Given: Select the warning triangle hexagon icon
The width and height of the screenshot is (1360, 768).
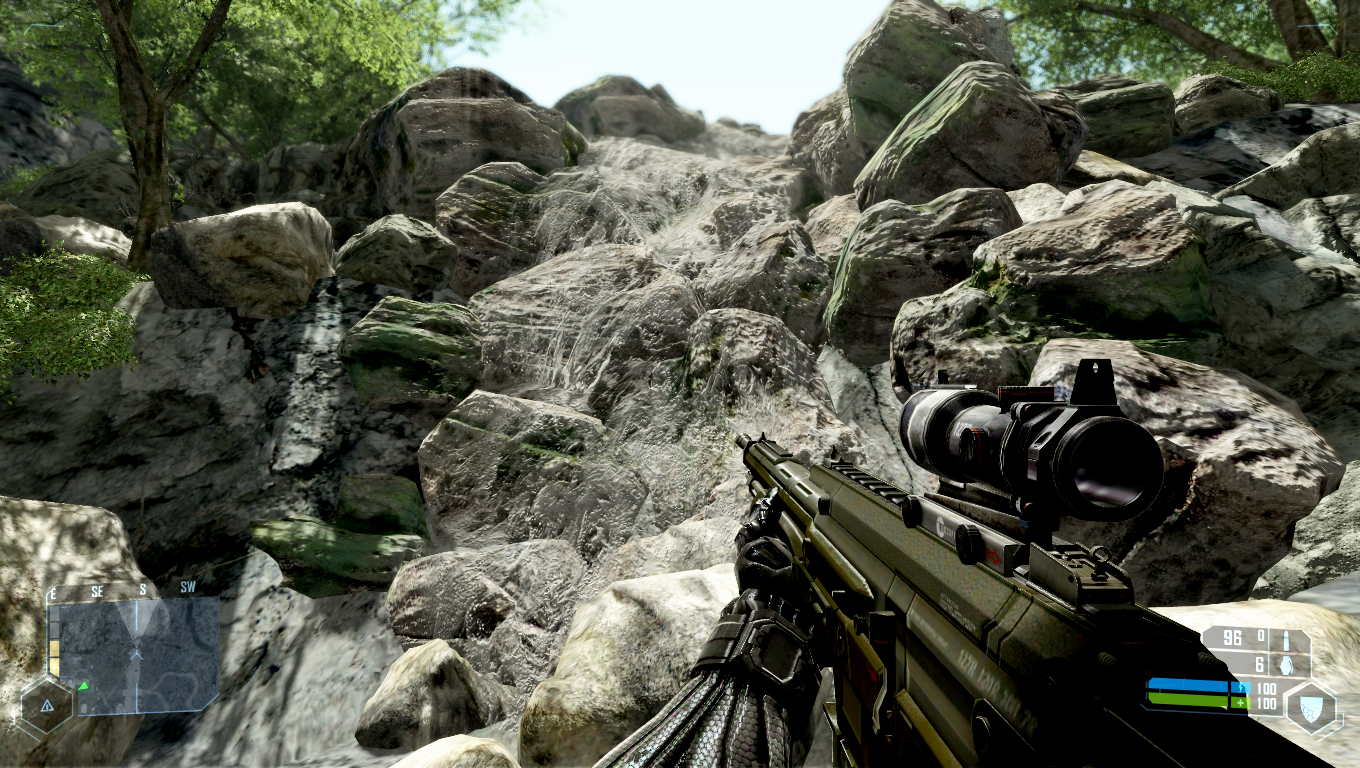Looking at the screenshot, I should pyautogui.click(x=46, y=706).
